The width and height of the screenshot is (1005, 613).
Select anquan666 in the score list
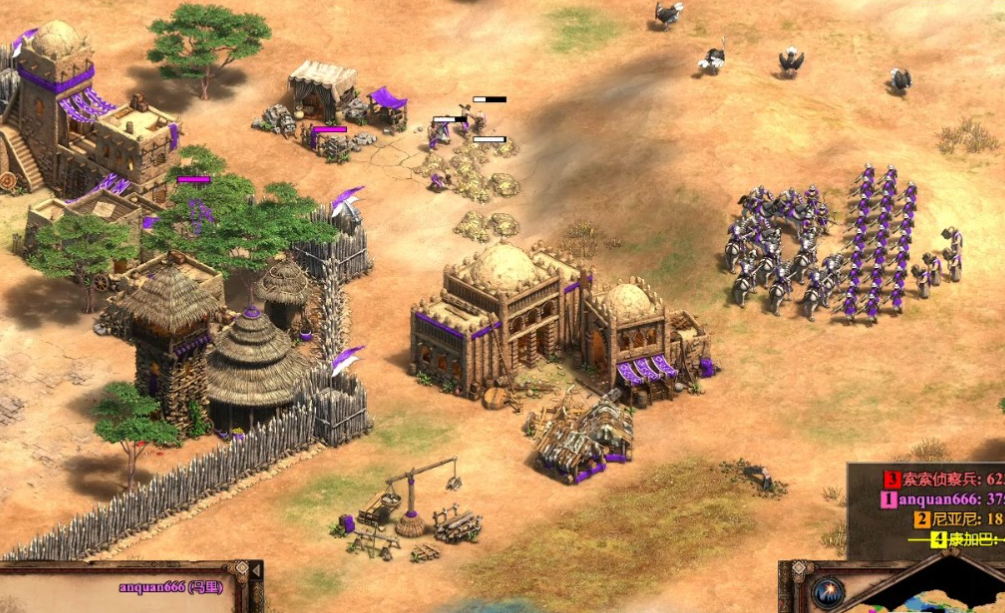tap(940, 499)
